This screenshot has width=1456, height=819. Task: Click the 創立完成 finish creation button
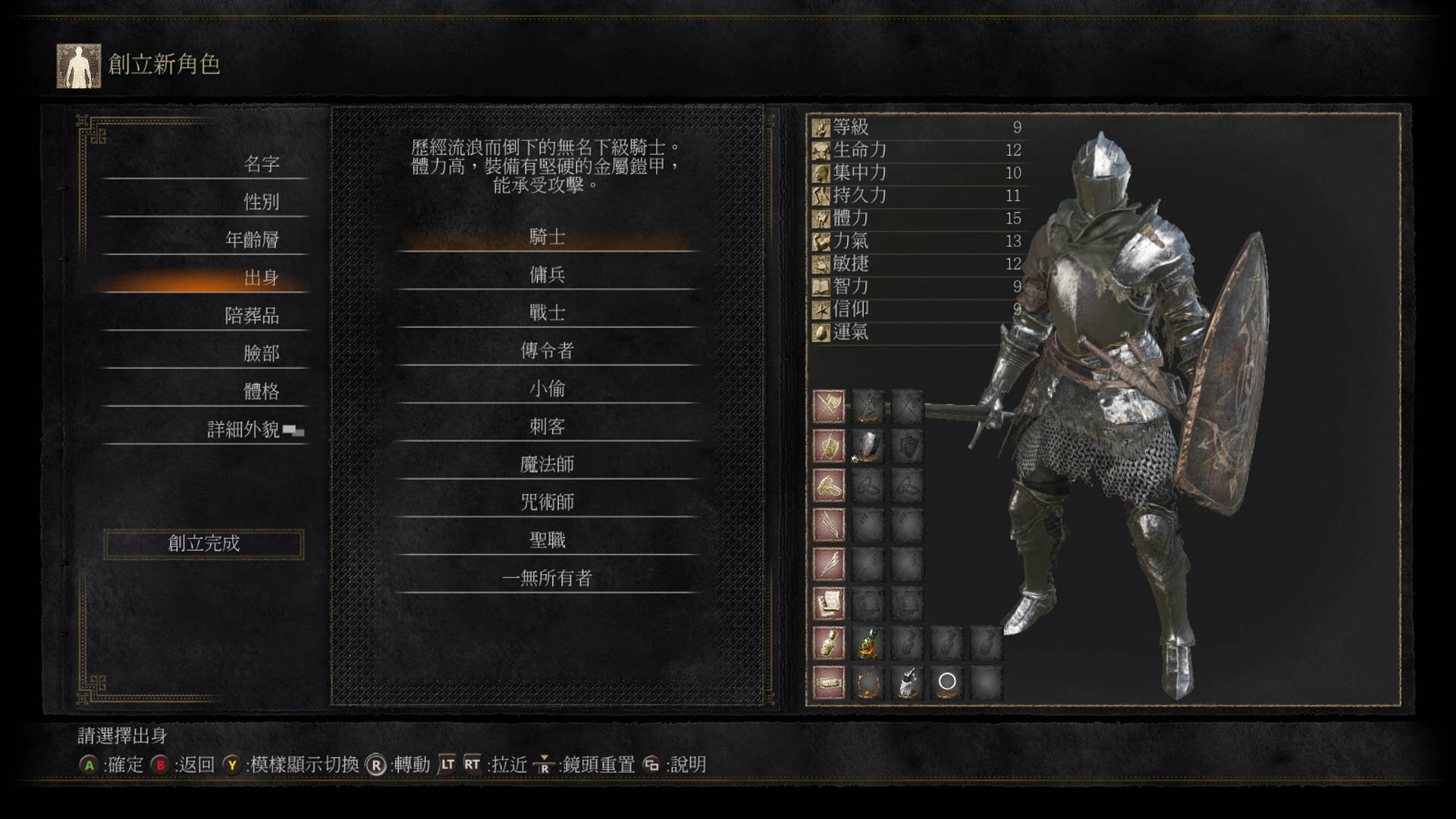tap(204, 544)
